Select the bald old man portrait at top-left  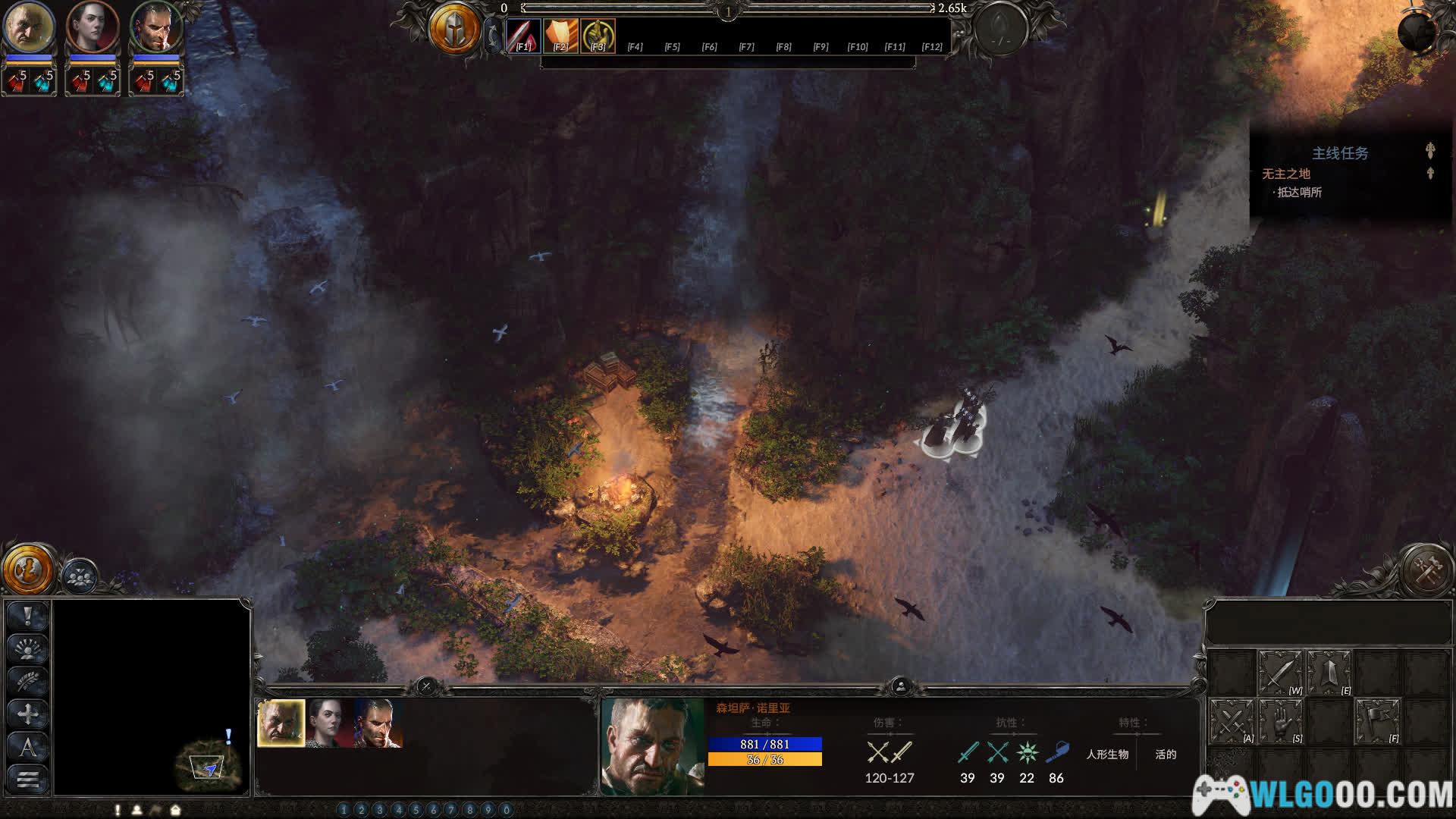[x=29, y=27]
